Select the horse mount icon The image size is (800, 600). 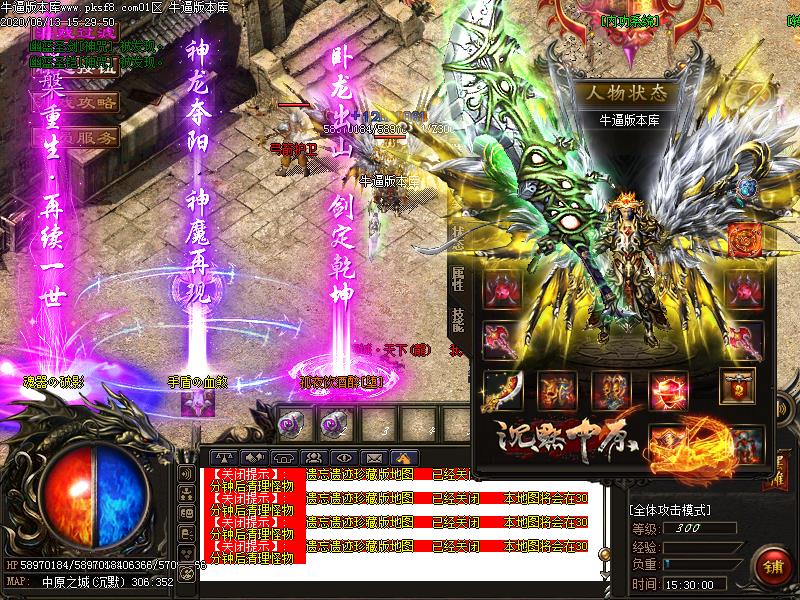[x=406, y=456]
